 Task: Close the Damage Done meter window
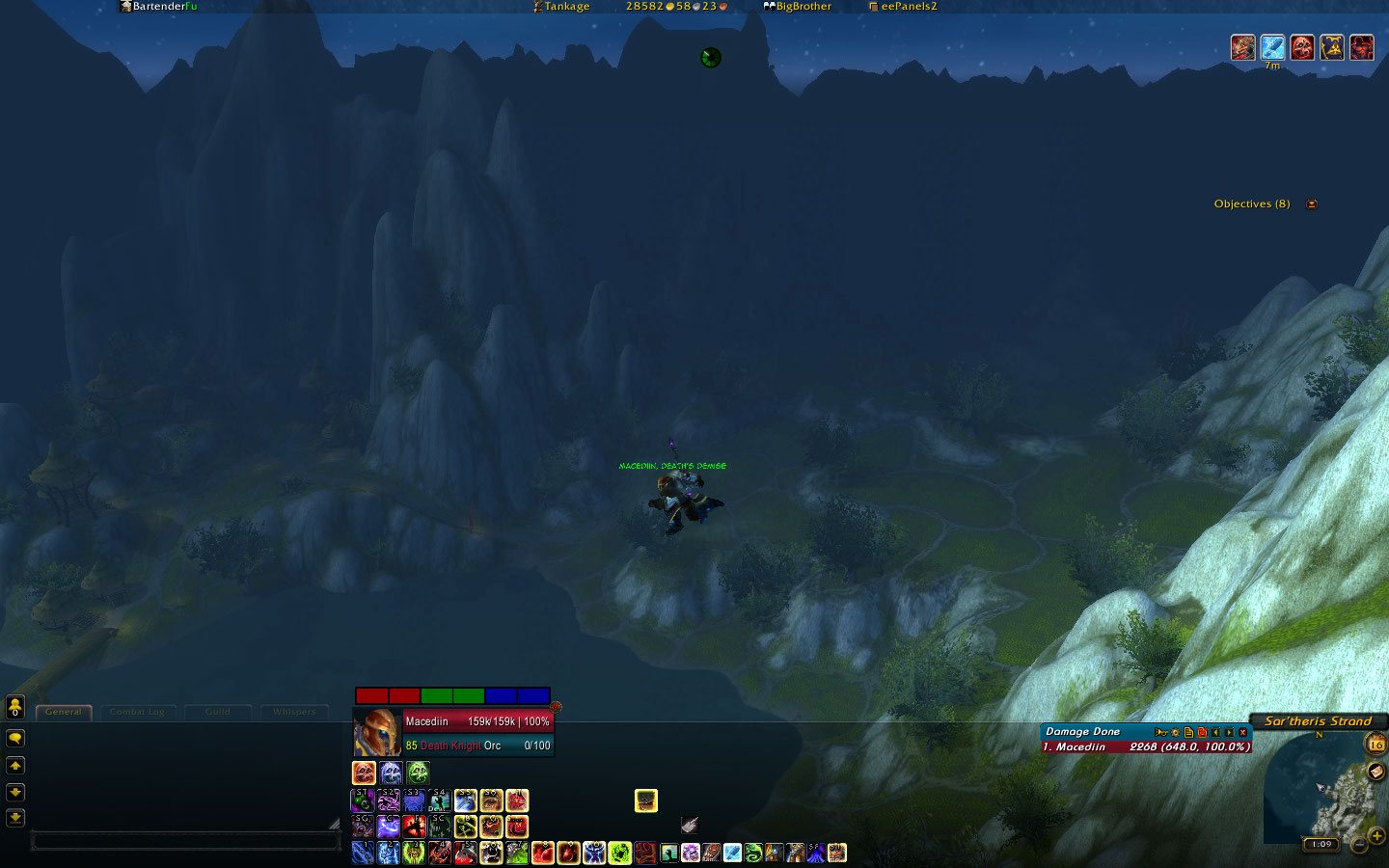point(1243,732)
